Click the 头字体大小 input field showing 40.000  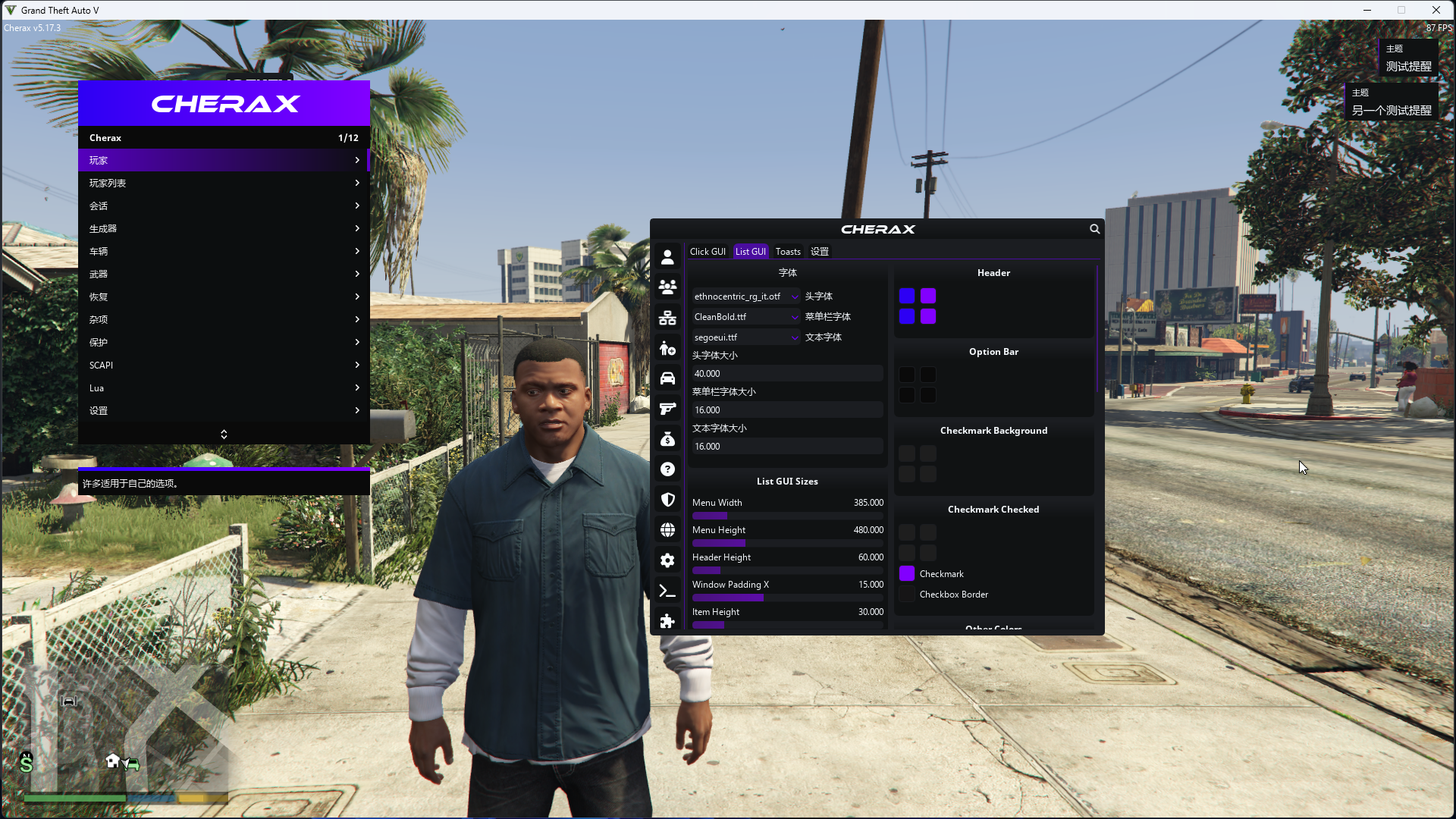[x=786, y=374]
